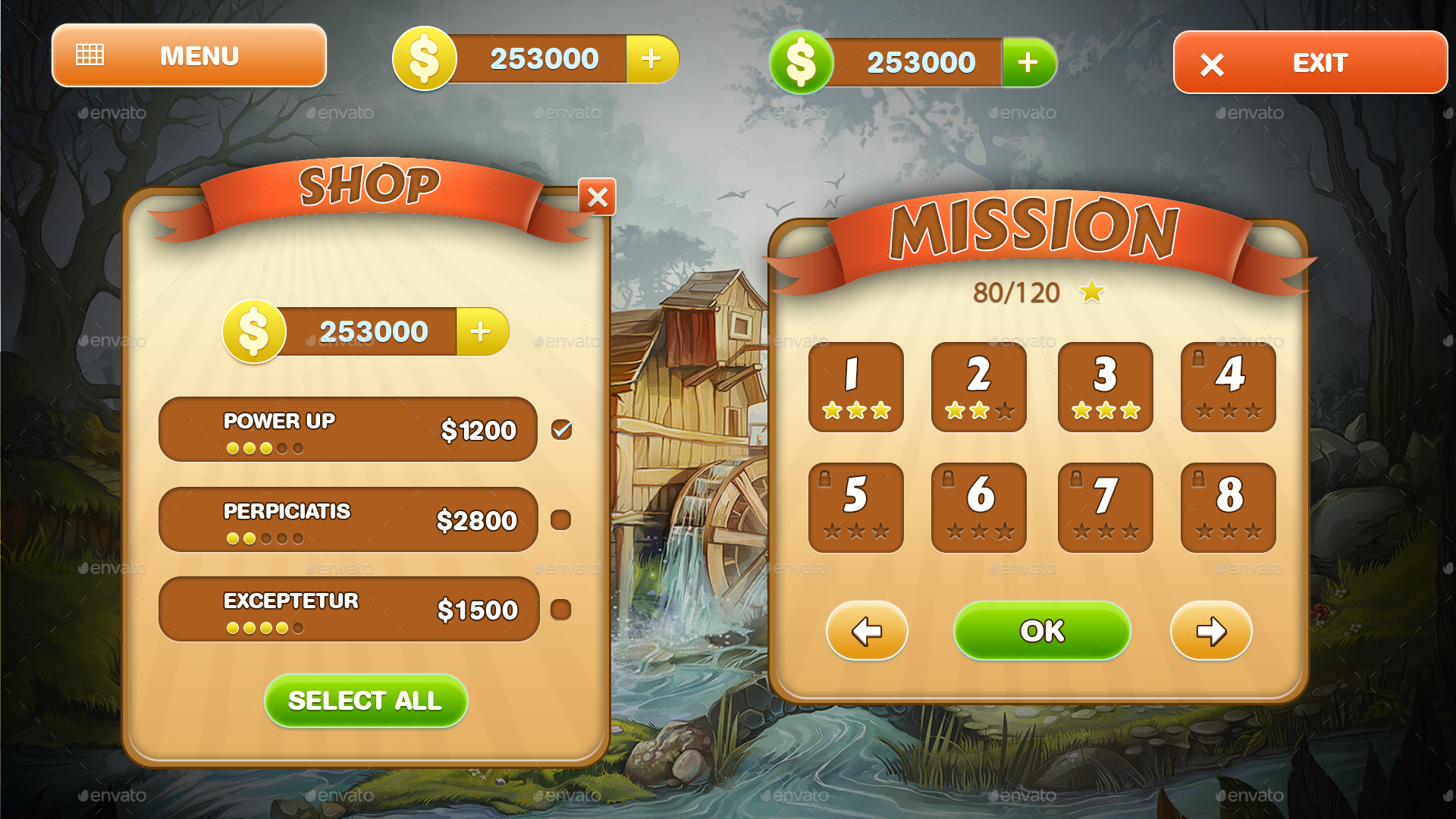Image resolution: width=1456 pixels, height=819 pixels.
Task: Click the green dollar currency icon at top
Action: pos(801,62)
